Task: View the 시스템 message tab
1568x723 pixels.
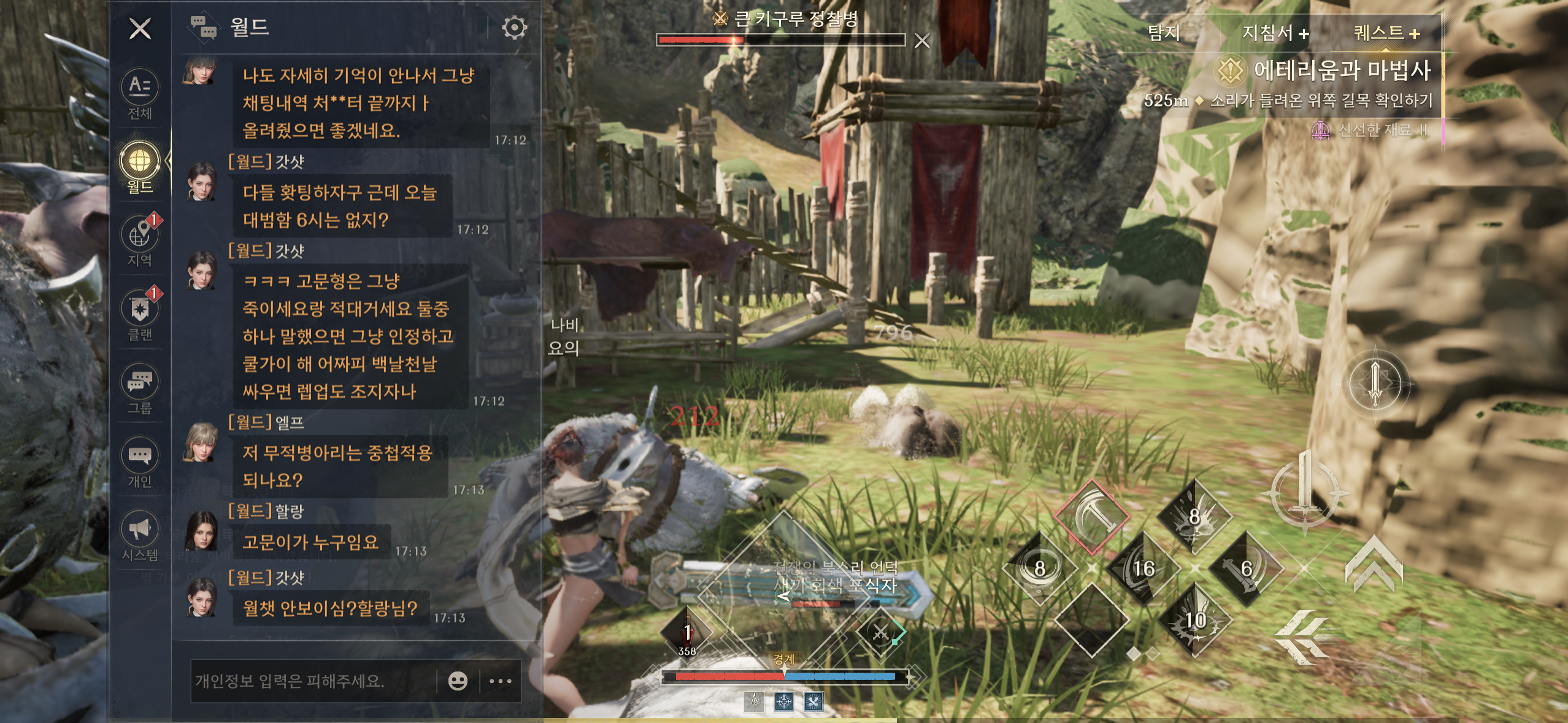Action: (x=140, y=535)
